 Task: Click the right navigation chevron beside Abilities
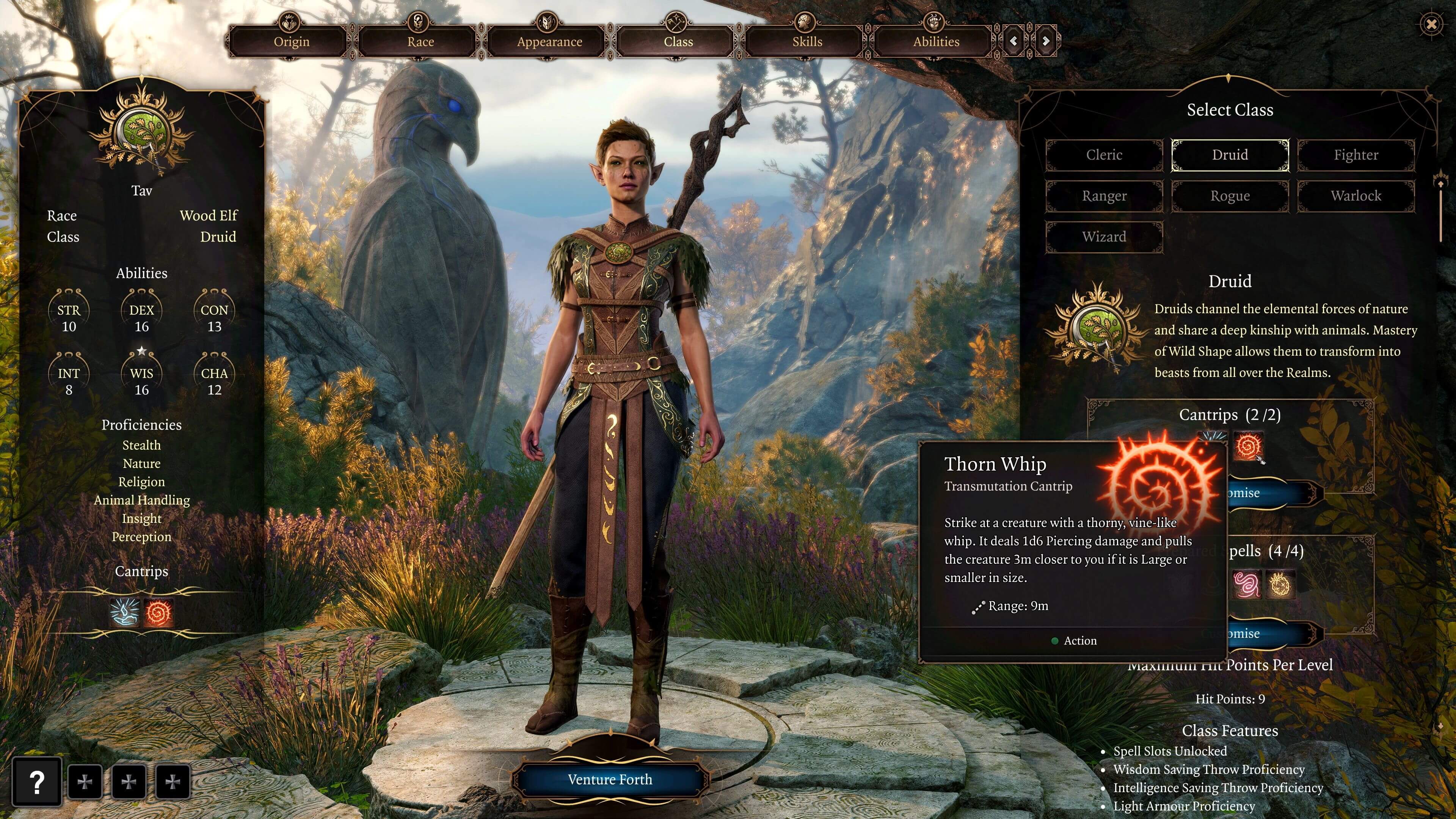tap(1047, 41)
